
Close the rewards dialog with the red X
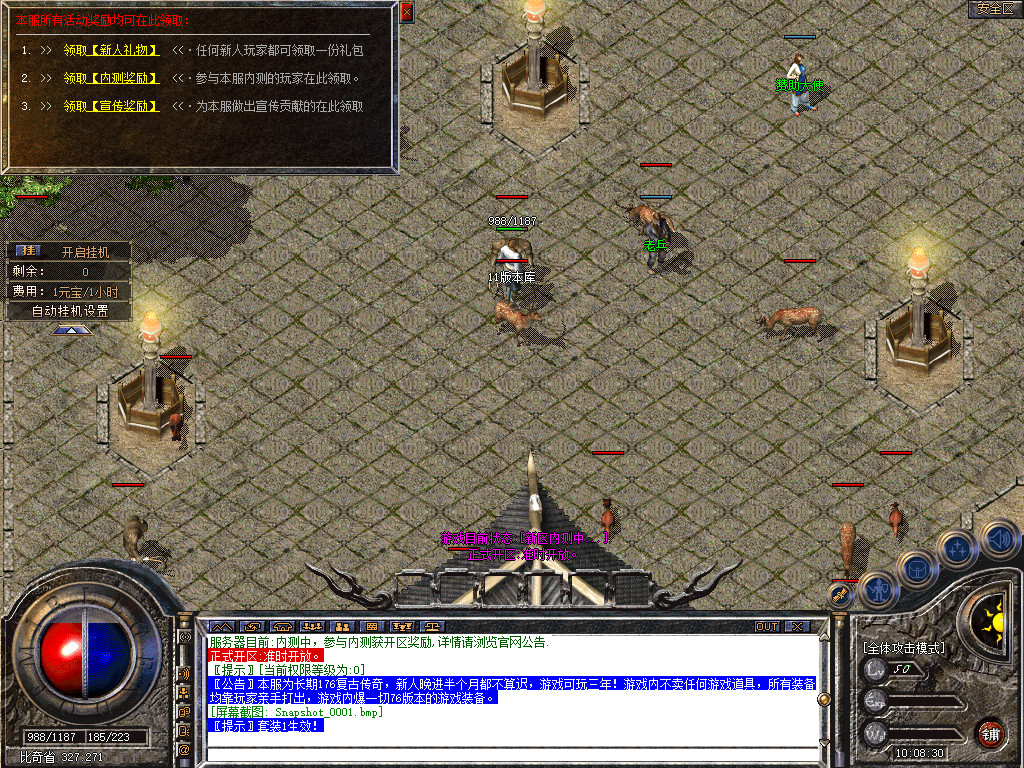pyautogui.click(x=406, y=12)
